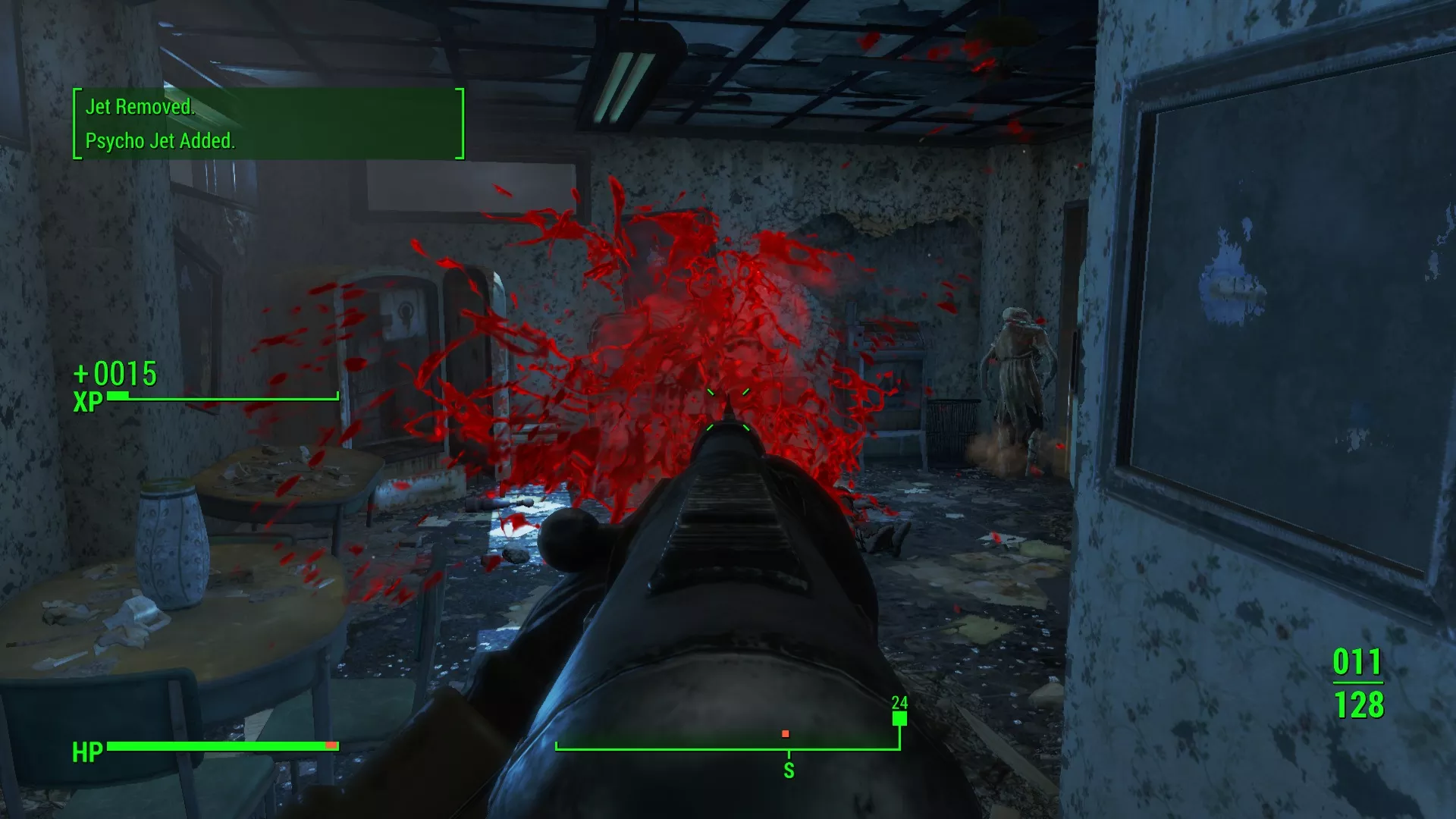Click the Psycho Jet Added message
Viewport: 1456px width, 819px height.
coord(162,140)
